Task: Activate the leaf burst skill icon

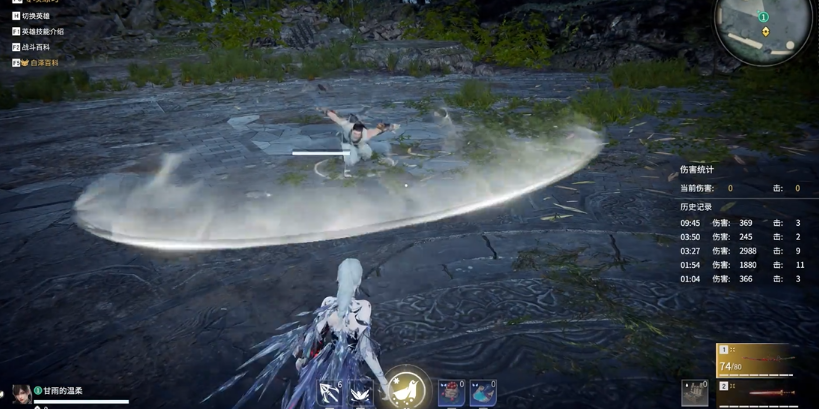Action: (361, 393)
